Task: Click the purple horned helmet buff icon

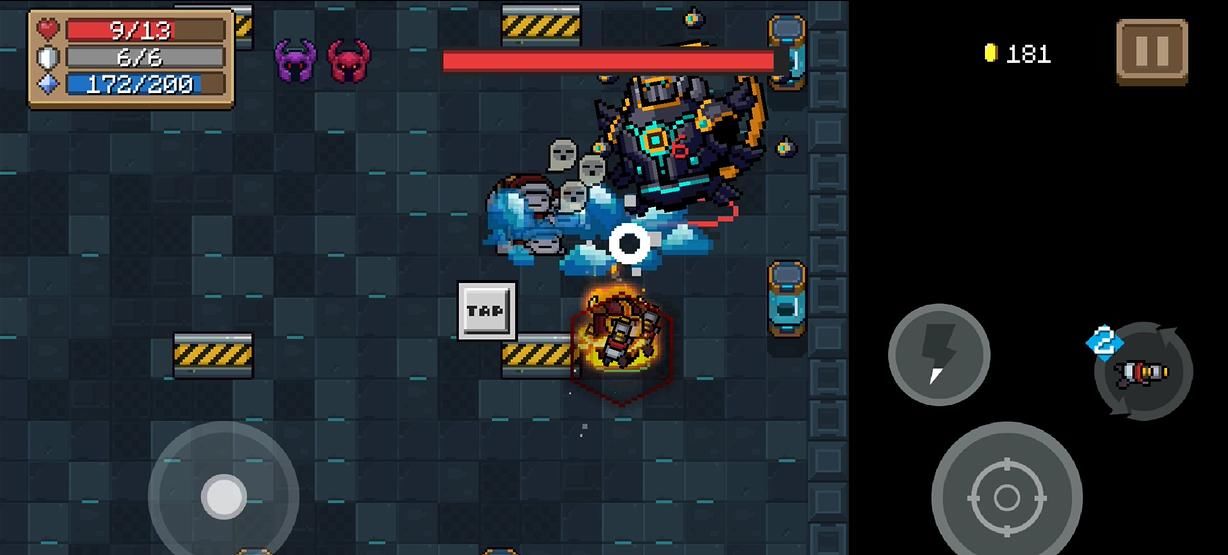Action: [x=296, y=62]
